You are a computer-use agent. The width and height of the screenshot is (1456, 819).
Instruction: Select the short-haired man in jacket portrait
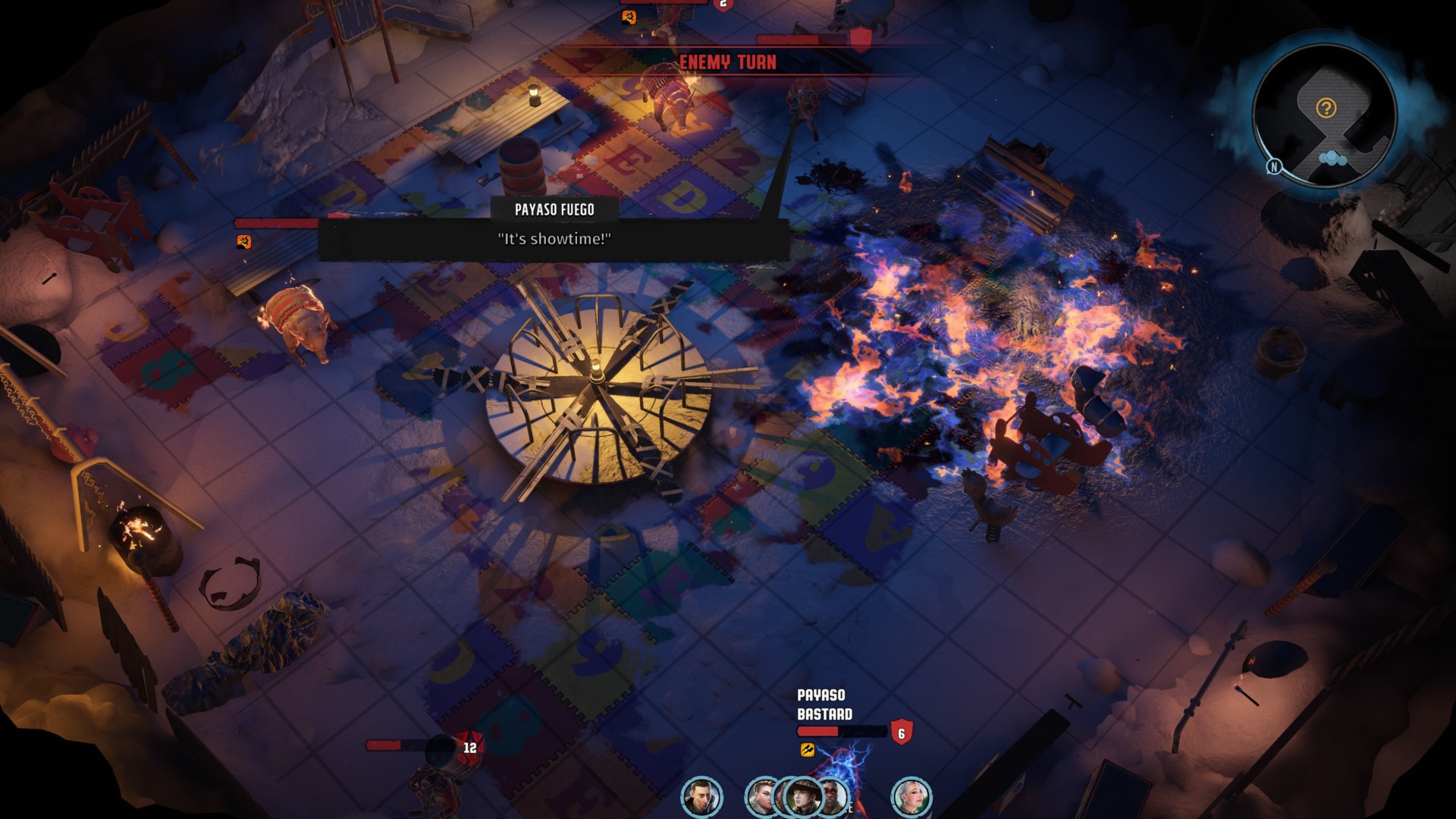coord(701,797)
